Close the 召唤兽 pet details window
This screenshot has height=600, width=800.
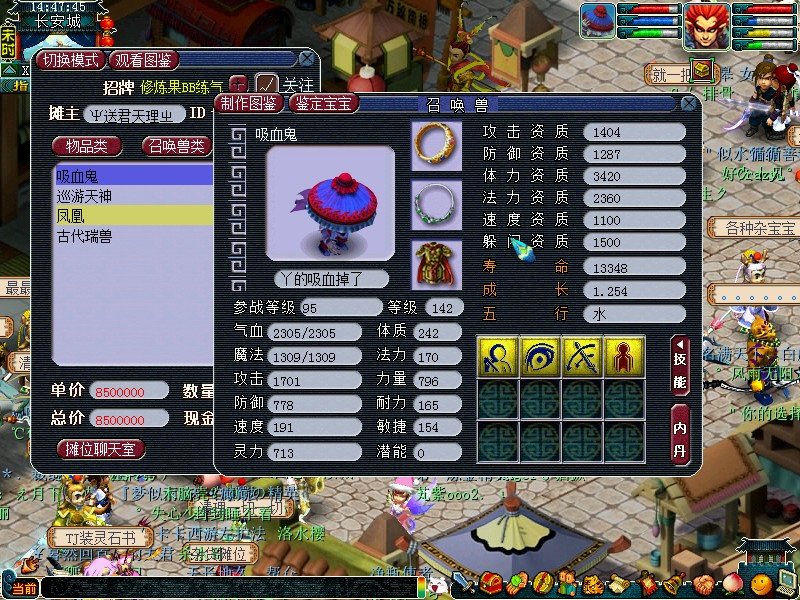point(688,103)
